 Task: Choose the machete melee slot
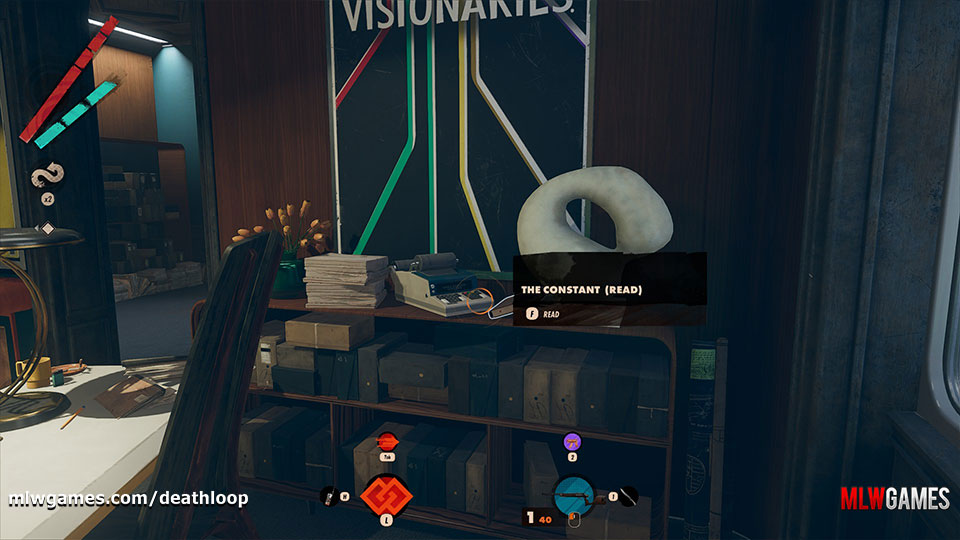[627, 494]
